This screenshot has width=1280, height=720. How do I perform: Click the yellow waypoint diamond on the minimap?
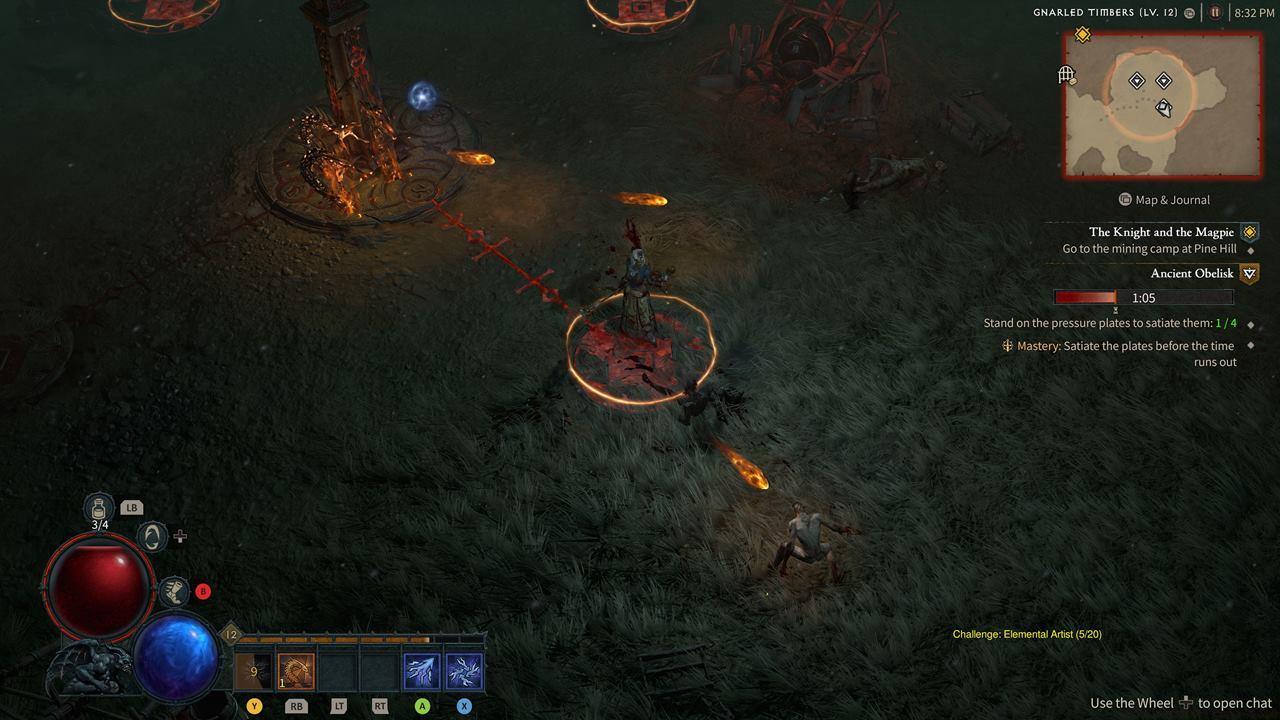point(1082,33)
